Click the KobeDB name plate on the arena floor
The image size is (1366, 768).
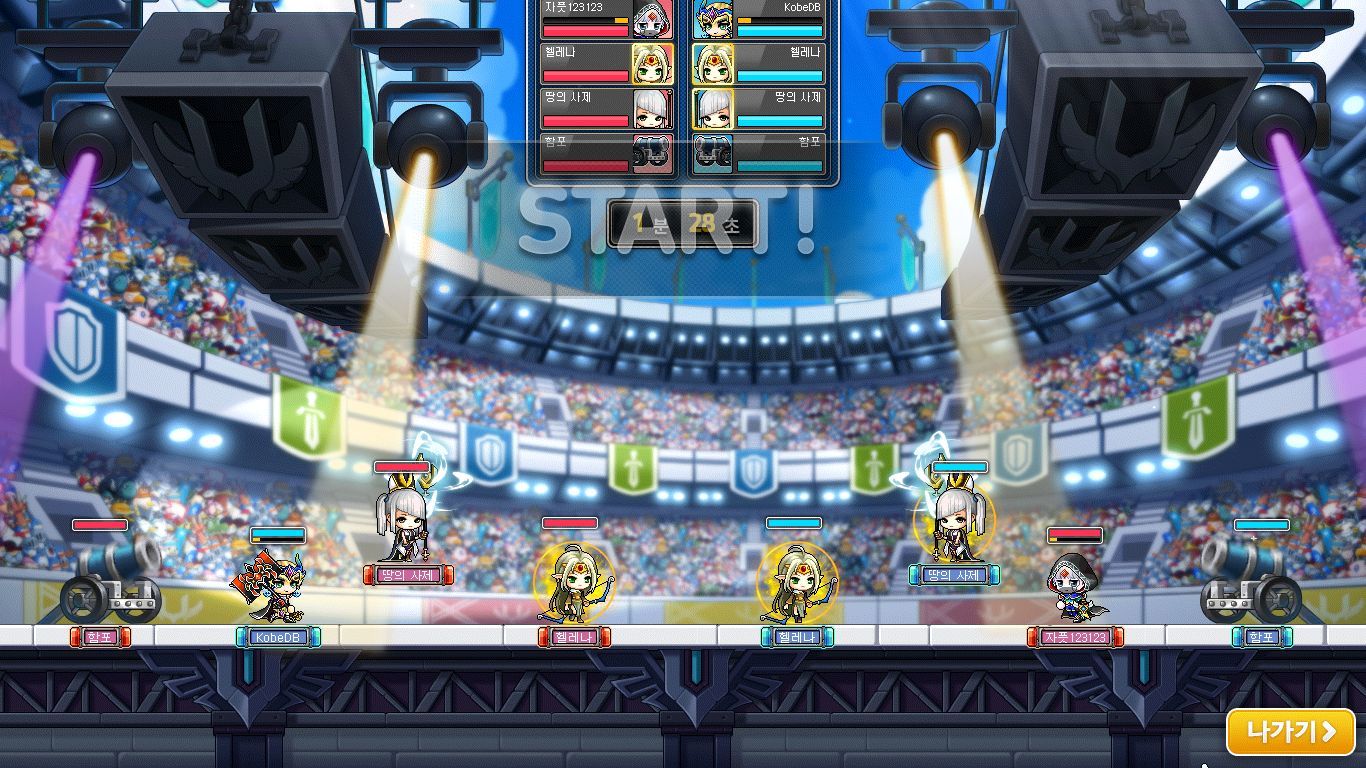(x=277, y=637)
